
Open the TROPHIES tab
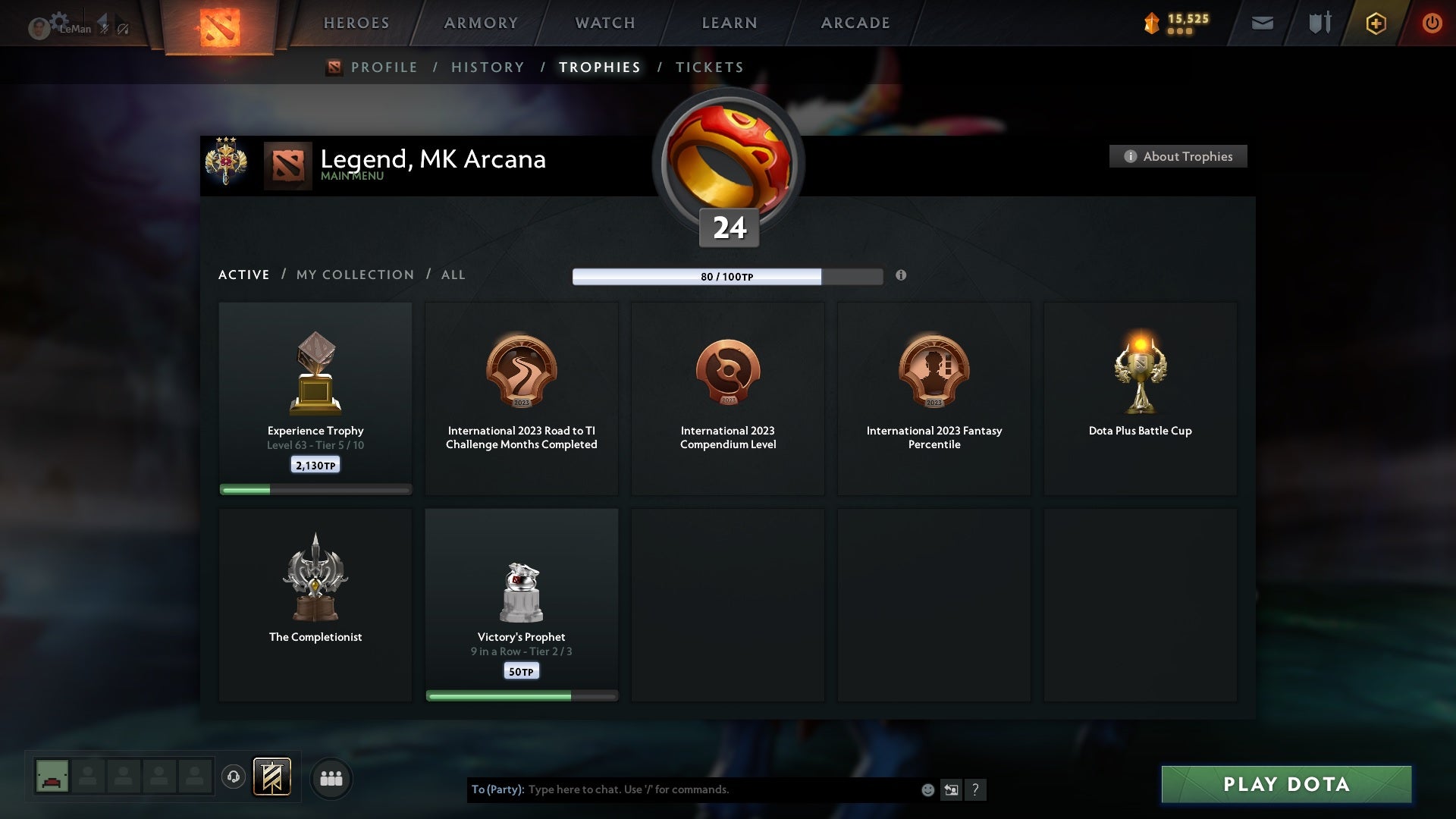pyautogui.click(x=599, y=67)
